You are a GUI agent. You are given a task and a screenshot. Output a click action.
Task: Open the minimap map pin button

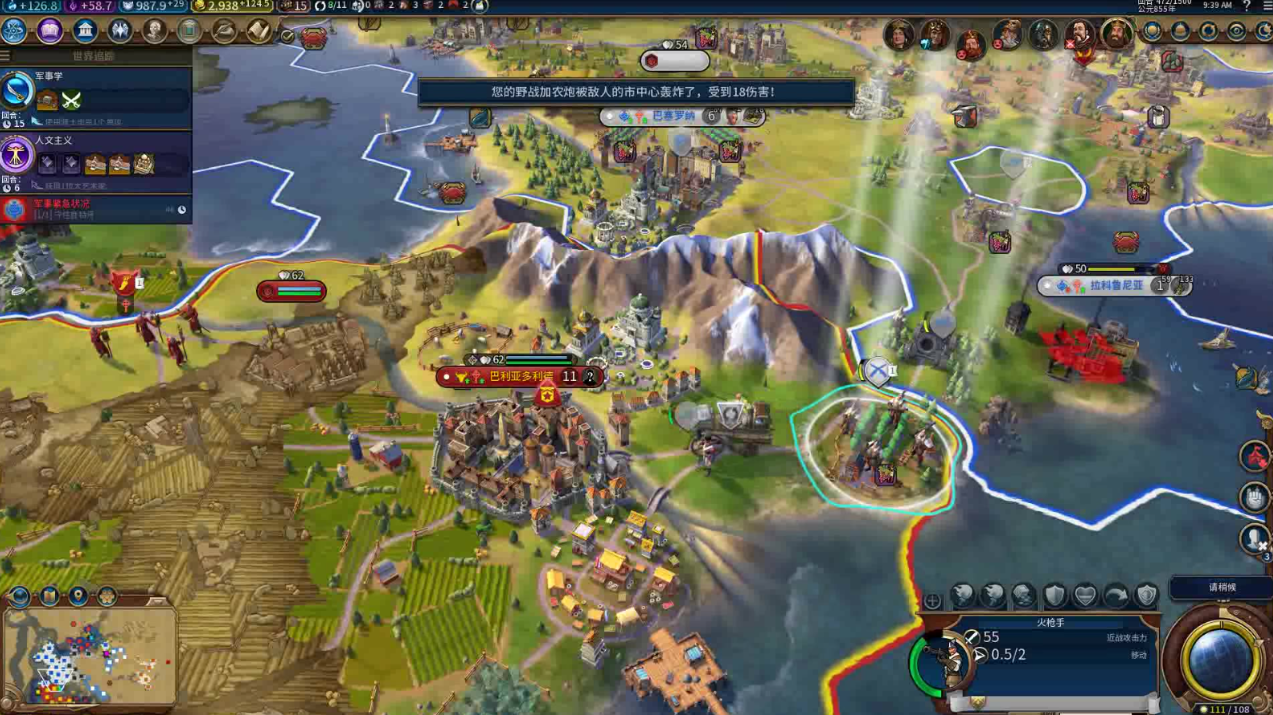pos(78,597)
